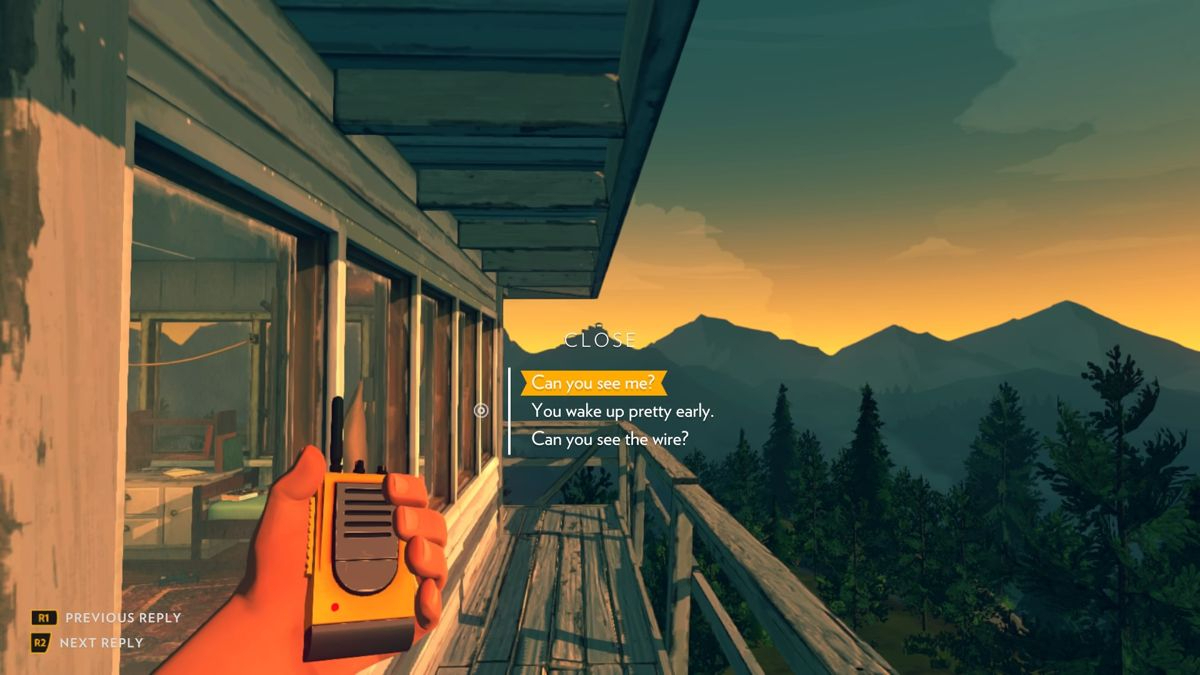
Task: Select "You wake up pretty early." reply
Action: [622, 411]
